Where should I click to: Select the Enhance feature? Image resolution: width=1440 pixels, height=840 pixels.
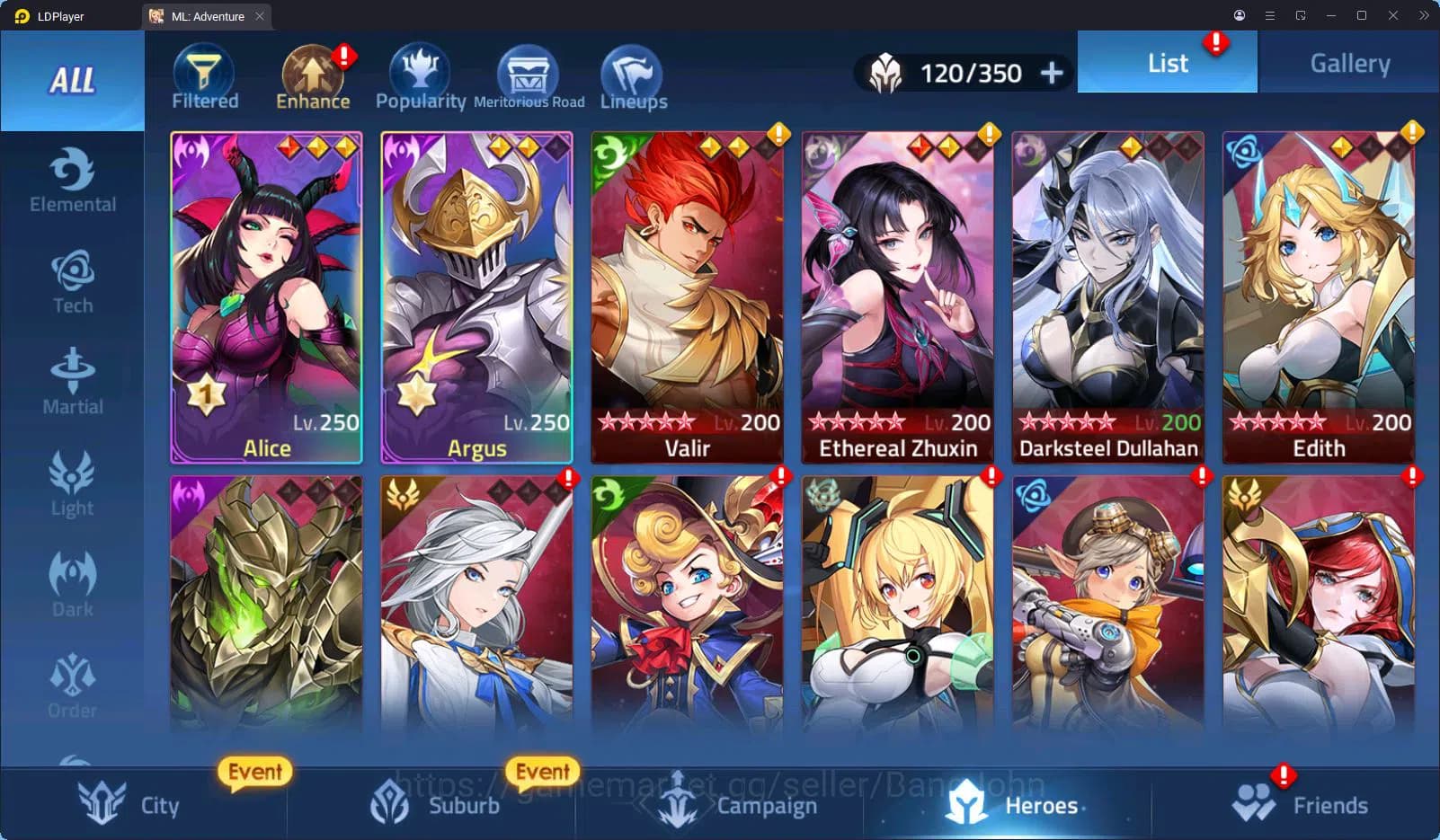click(312, 76)
